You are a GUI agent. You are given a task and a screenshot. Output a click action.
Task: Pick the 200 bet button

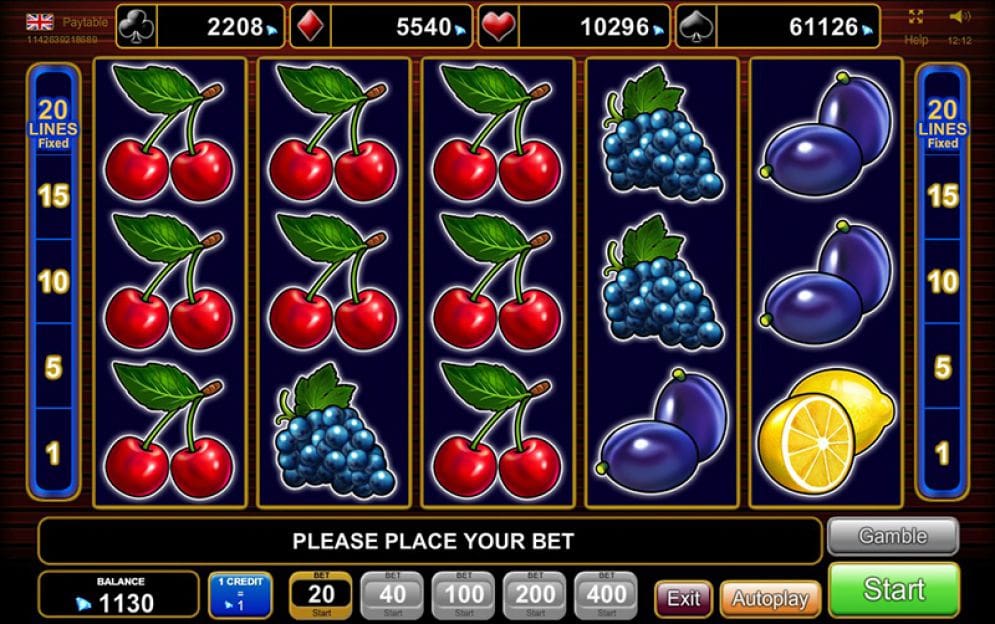pyautogui.click(x=535, y=595)
